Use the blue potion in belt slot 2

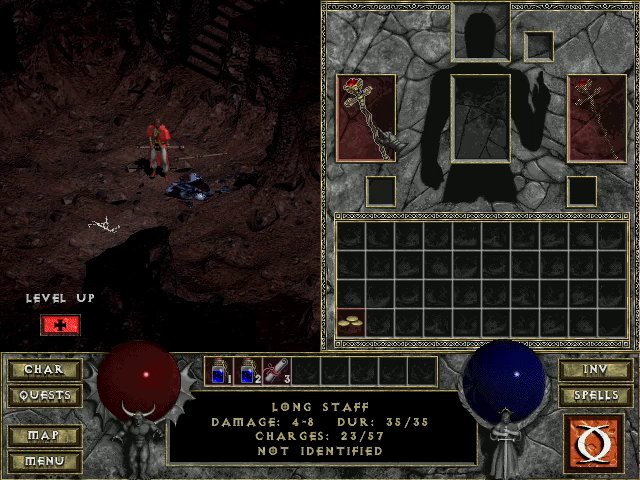(x=248, y=371)
